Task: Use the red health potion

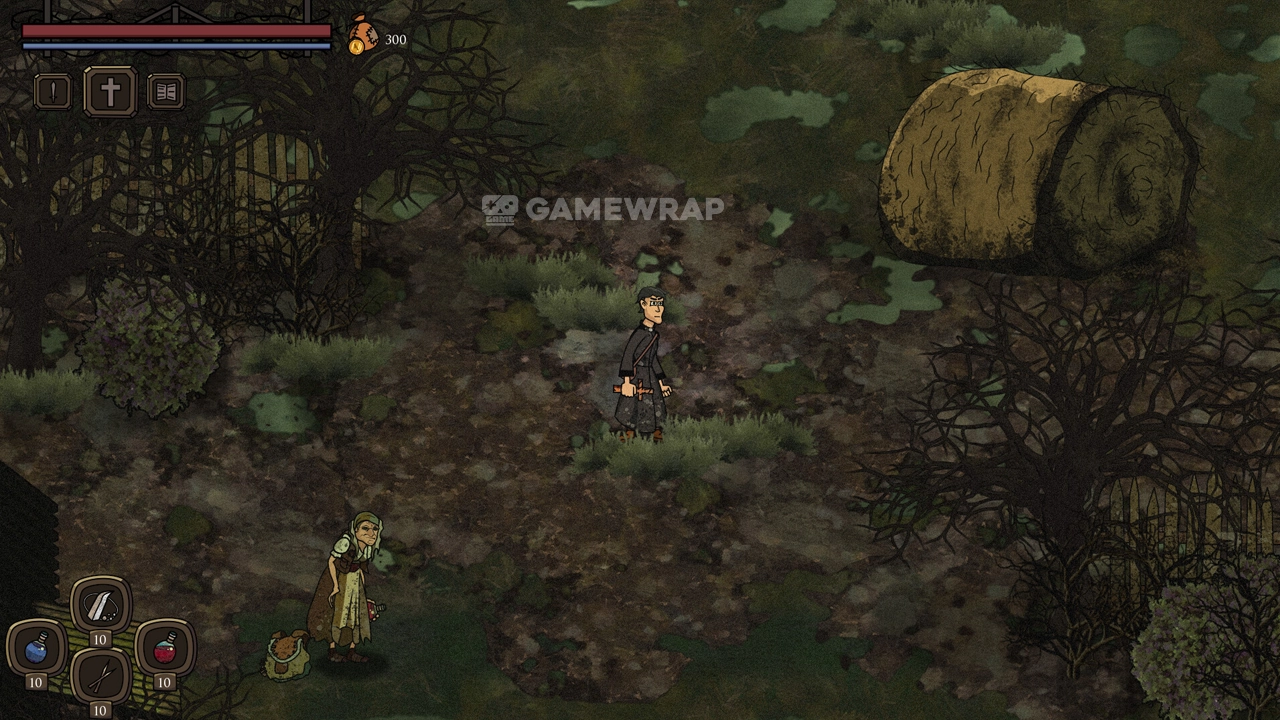Action: [x=164, y=648]
